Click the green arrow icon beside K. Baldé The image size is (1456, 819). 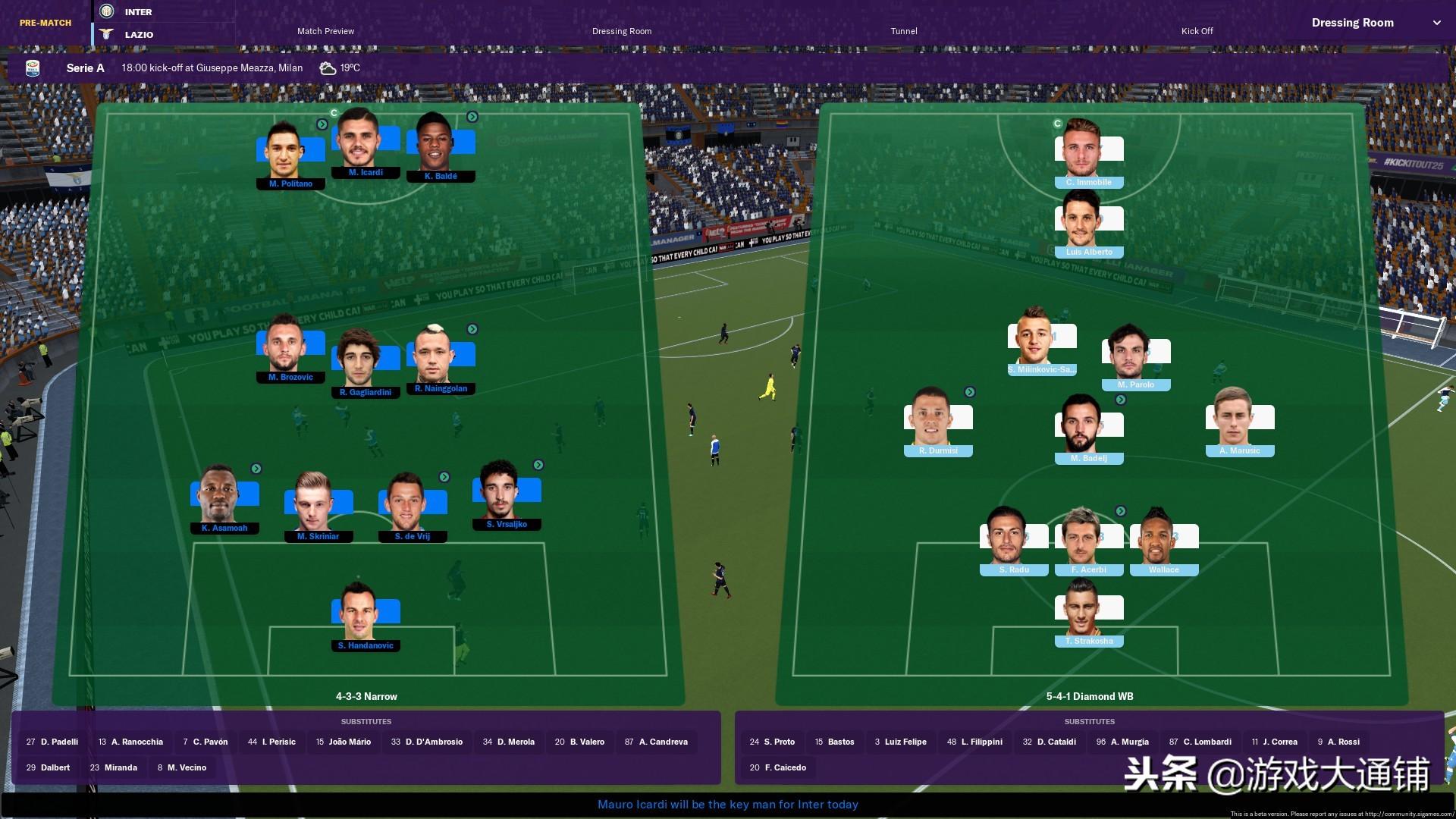[x=473, y=117]
